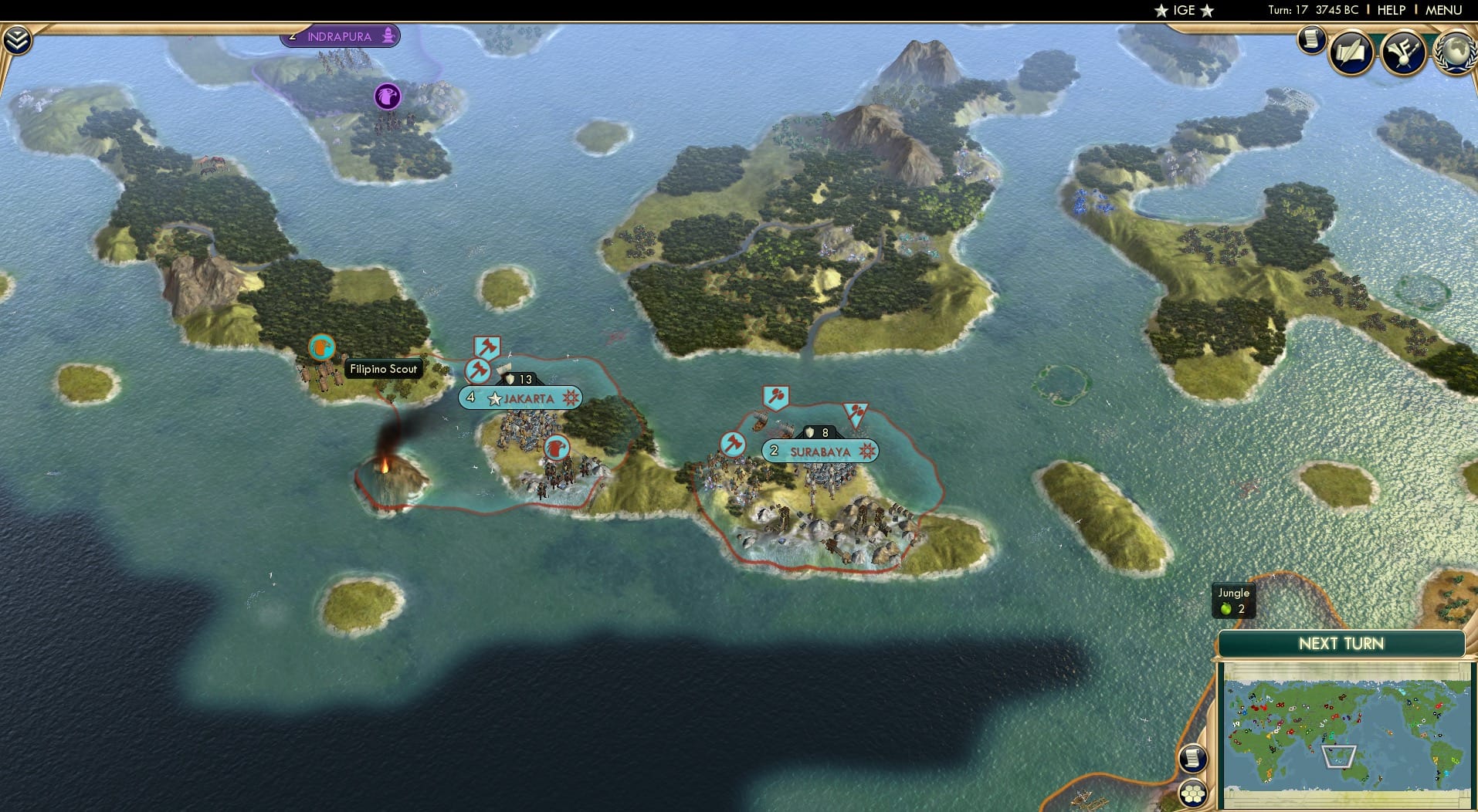The height and width of the screenshot is (812, 1478).
Task: Select the warrior unit icon south of Jakarta
Action: (558, 448)
